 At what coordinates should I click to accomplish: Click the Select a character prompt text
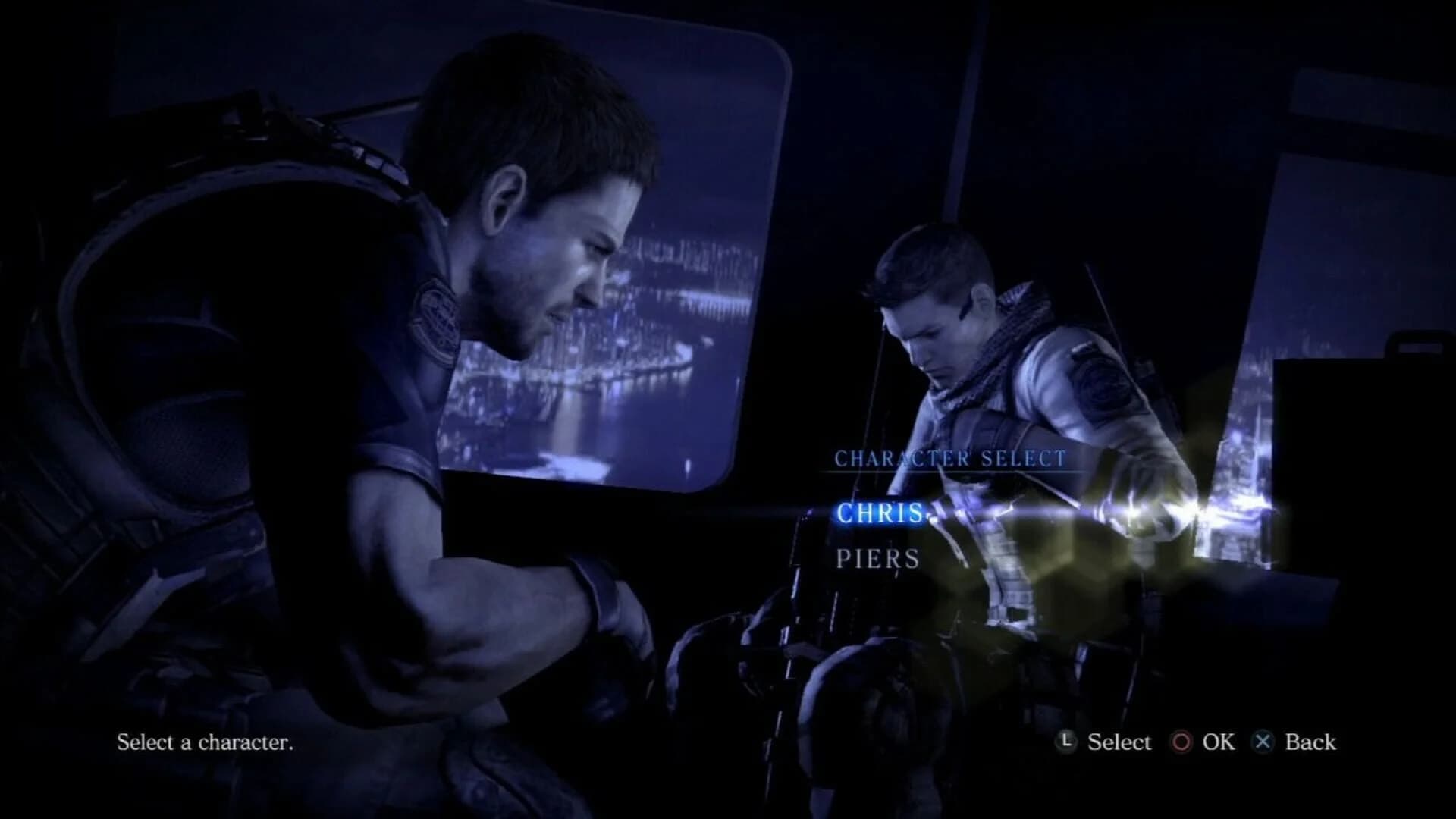click(205, 742)
